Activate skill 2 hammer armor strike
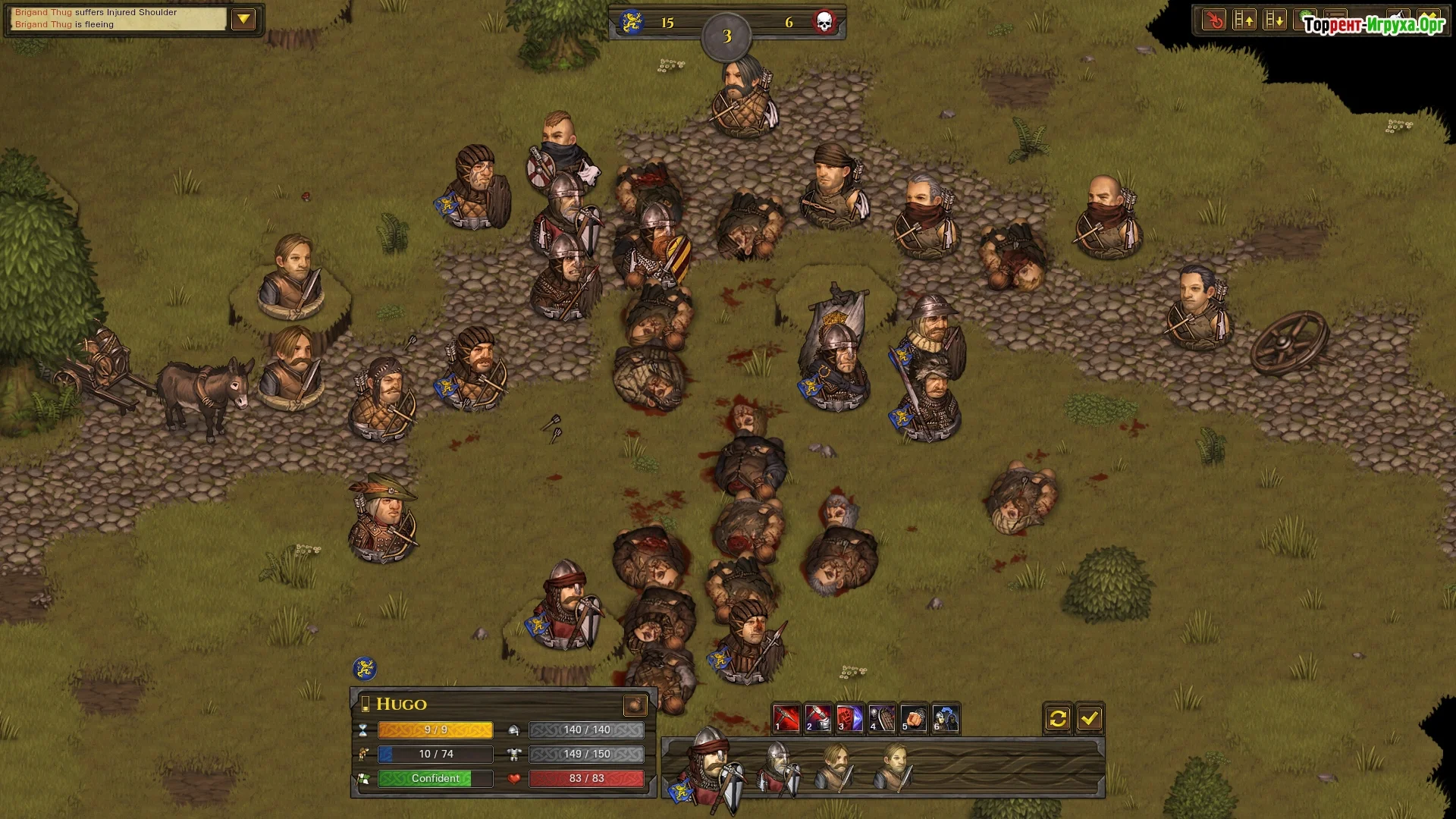 [x=817, y=718]
